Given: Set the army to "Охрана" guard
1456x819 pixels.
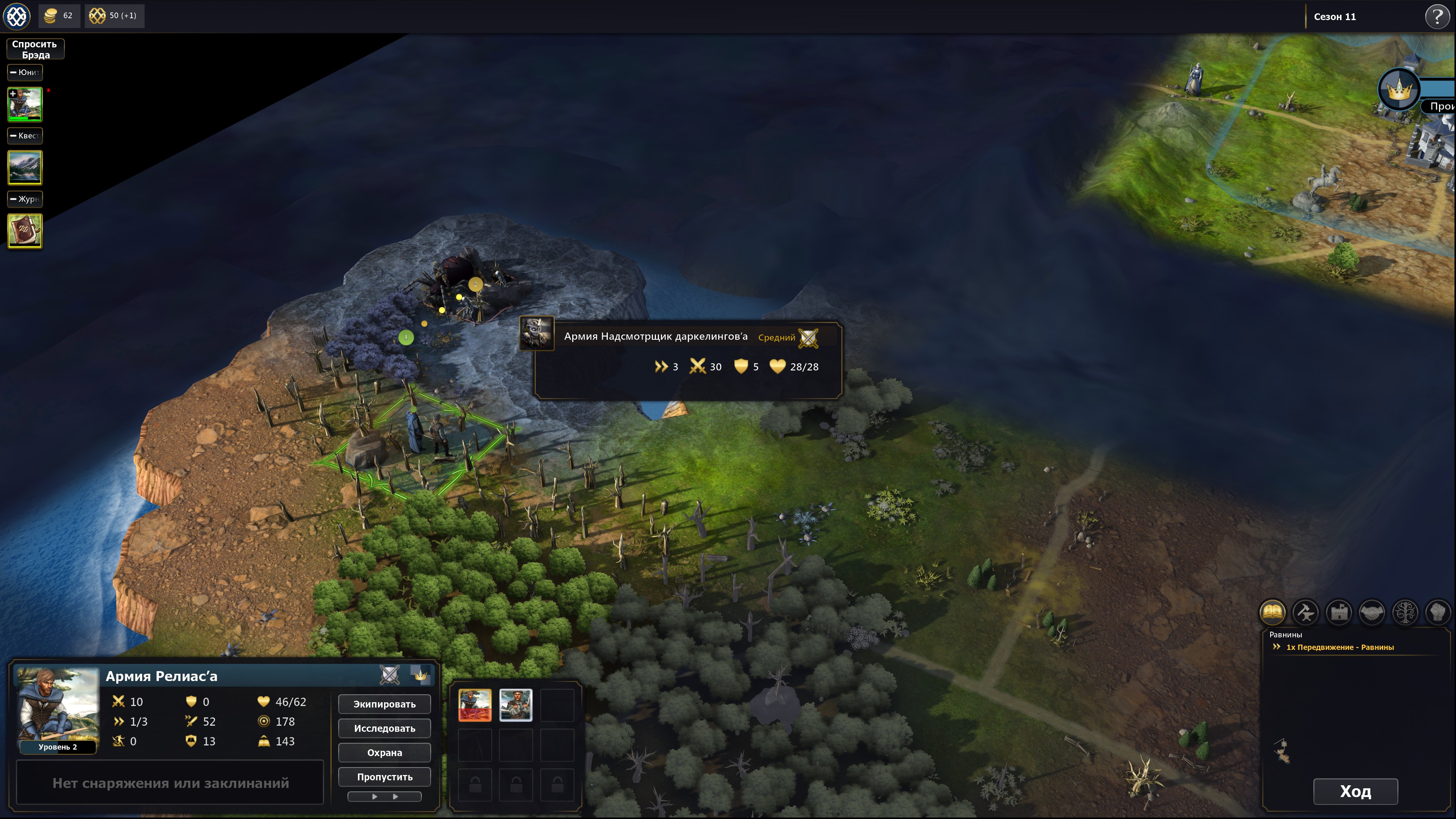Looking at the screenshot, I should tap(384, 752).
